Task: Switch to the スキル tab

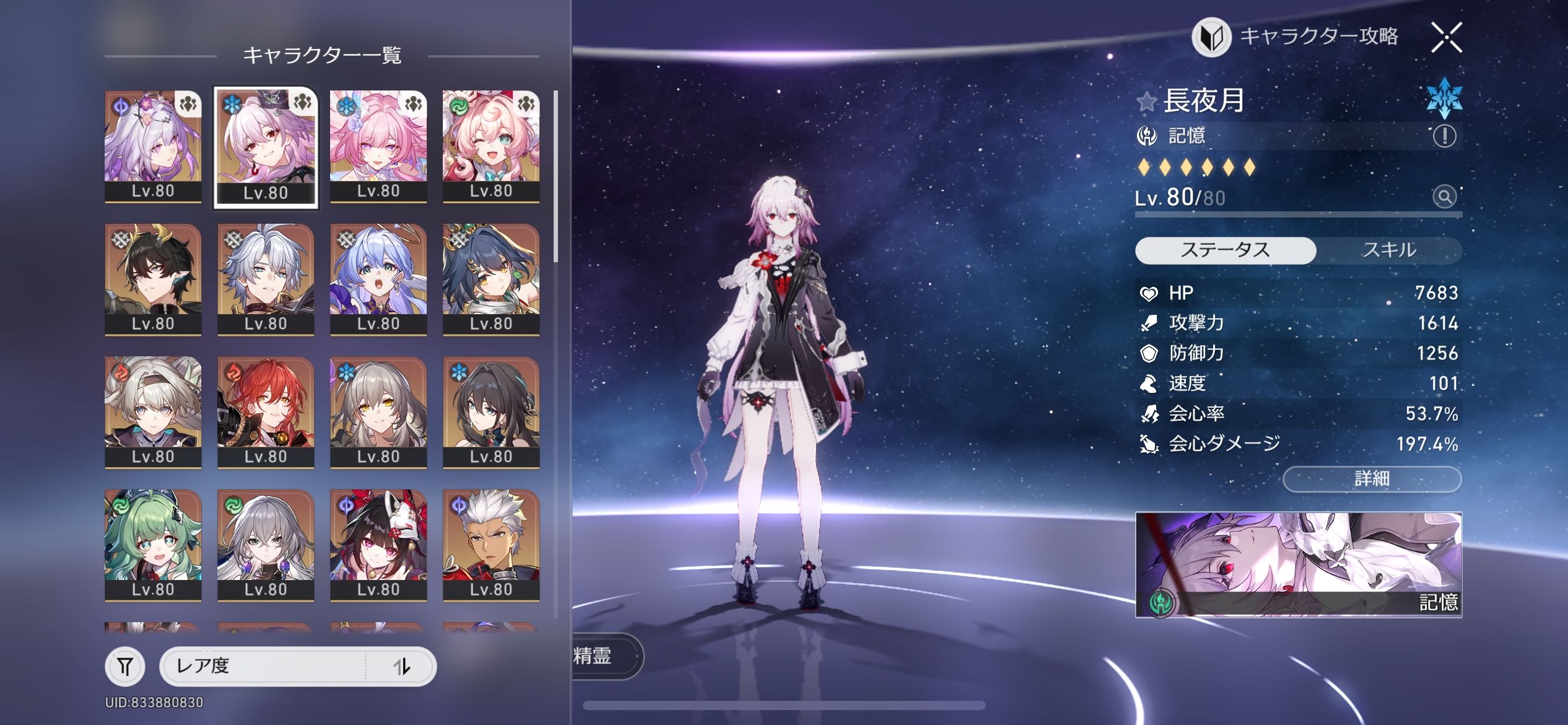Action: [1389, 250]
